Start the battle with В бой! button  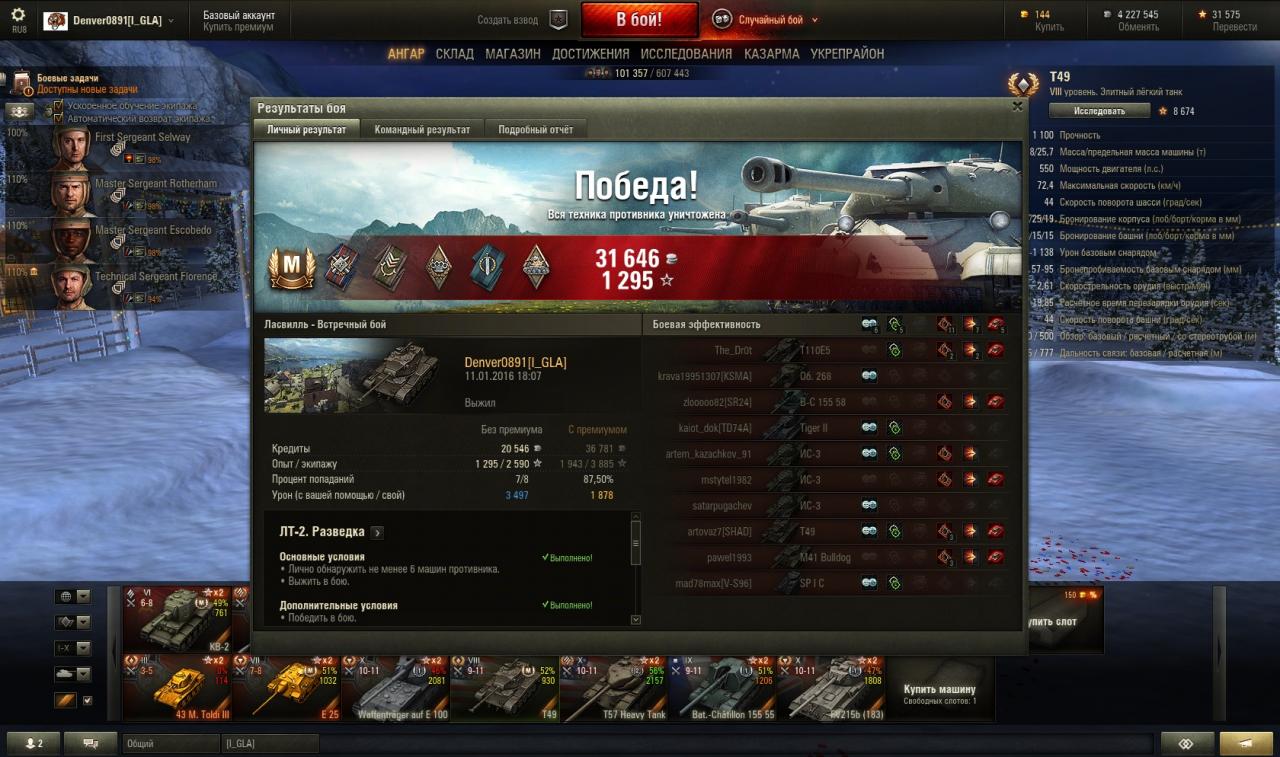tap(638, 20)
